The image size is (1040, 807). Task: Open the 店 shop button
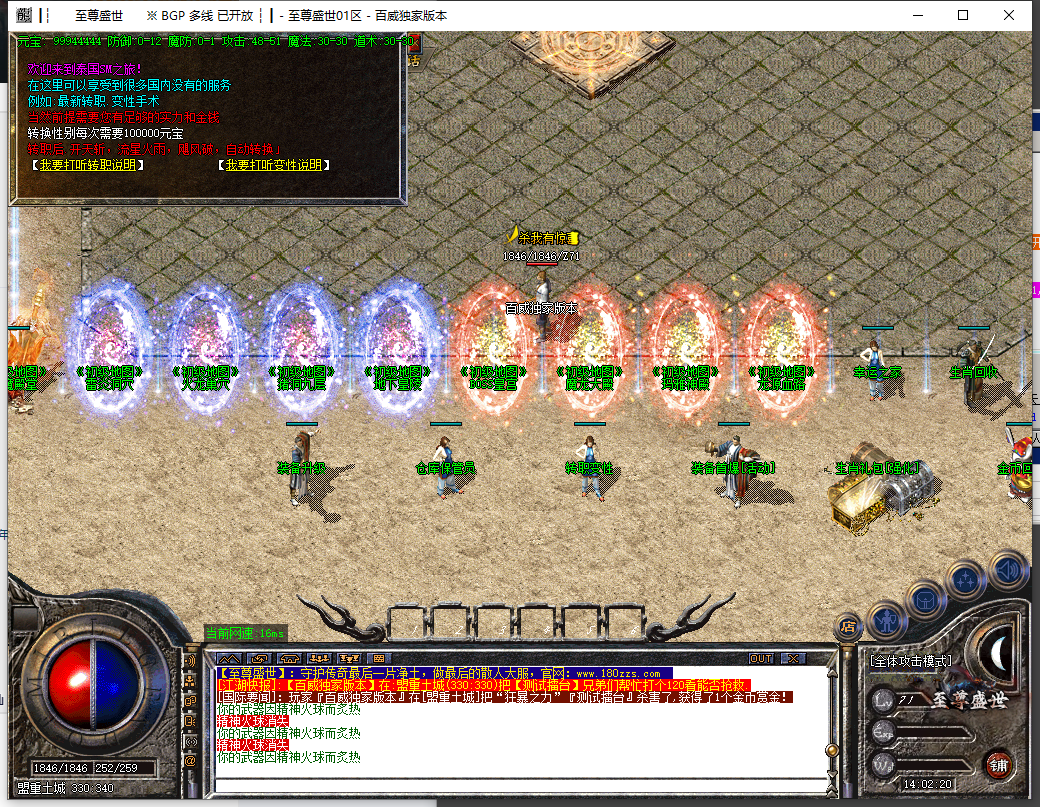[x=848, y=627]
